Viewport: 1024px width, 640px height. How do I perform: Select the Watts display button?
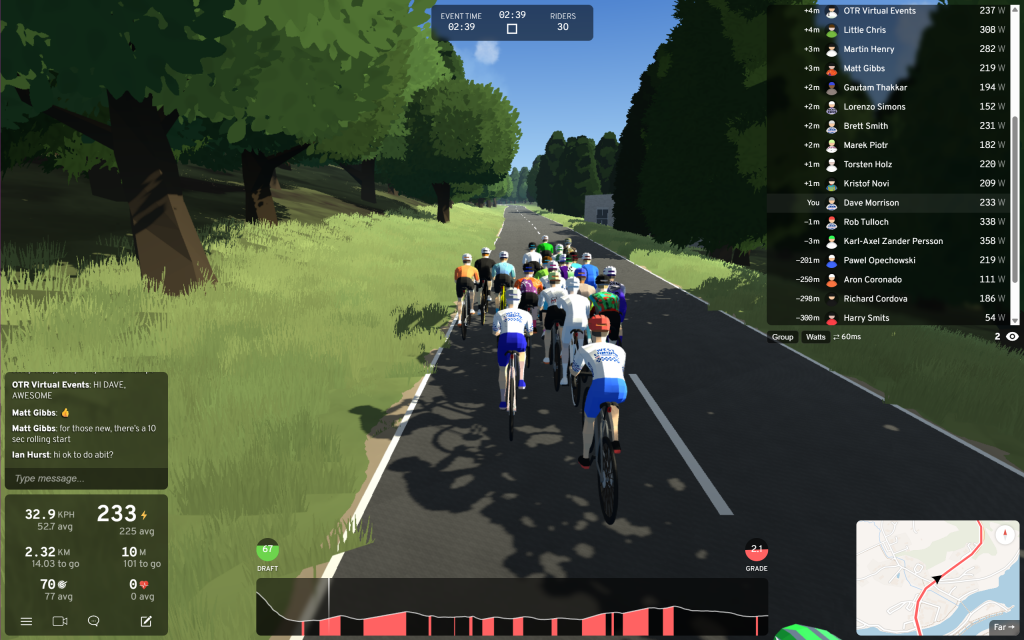coord(816,337)
